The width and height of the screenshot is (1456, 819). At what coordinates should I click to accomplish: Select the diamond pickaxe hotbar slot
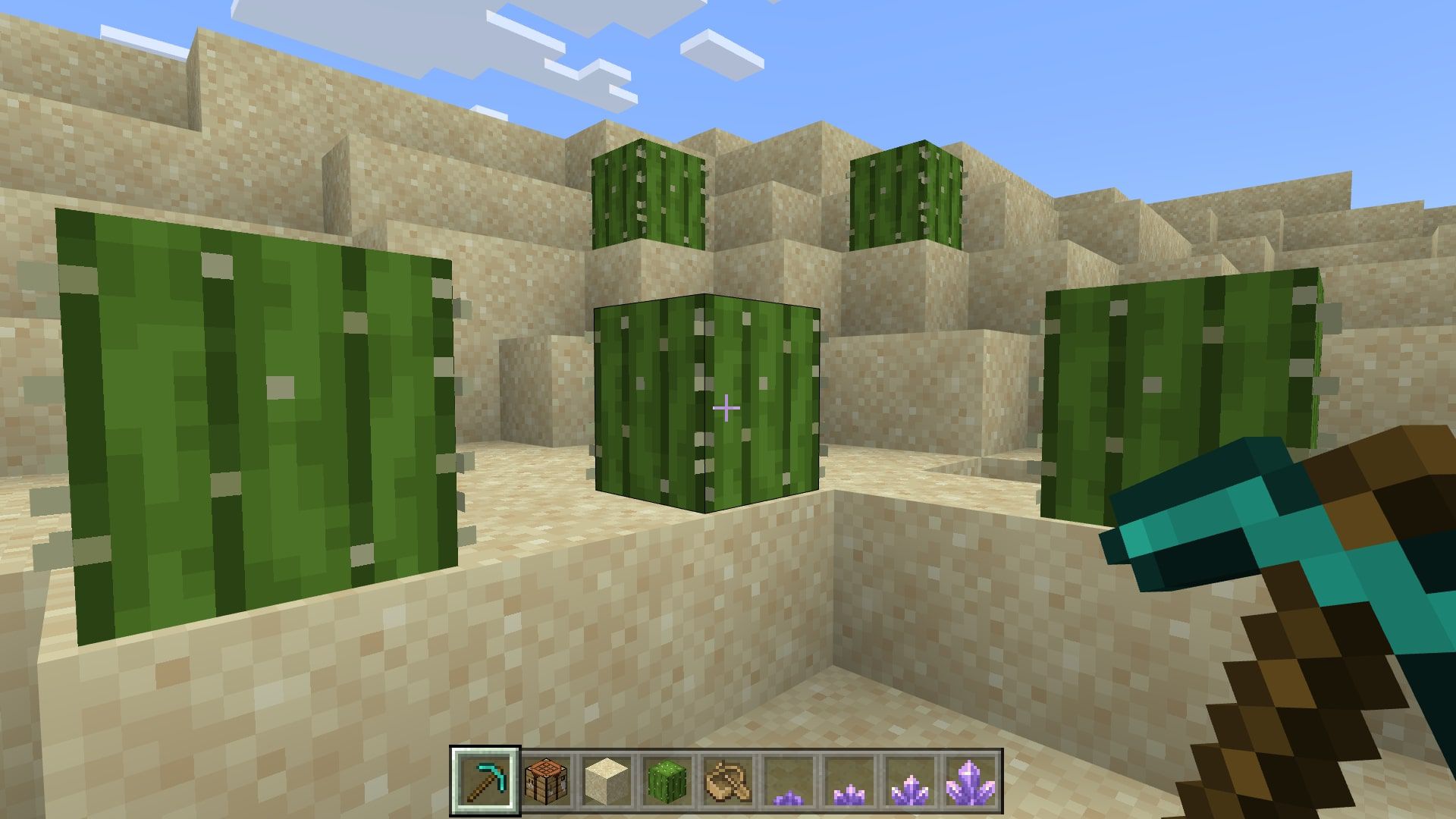pyautogui.click(x=485, y=781)
